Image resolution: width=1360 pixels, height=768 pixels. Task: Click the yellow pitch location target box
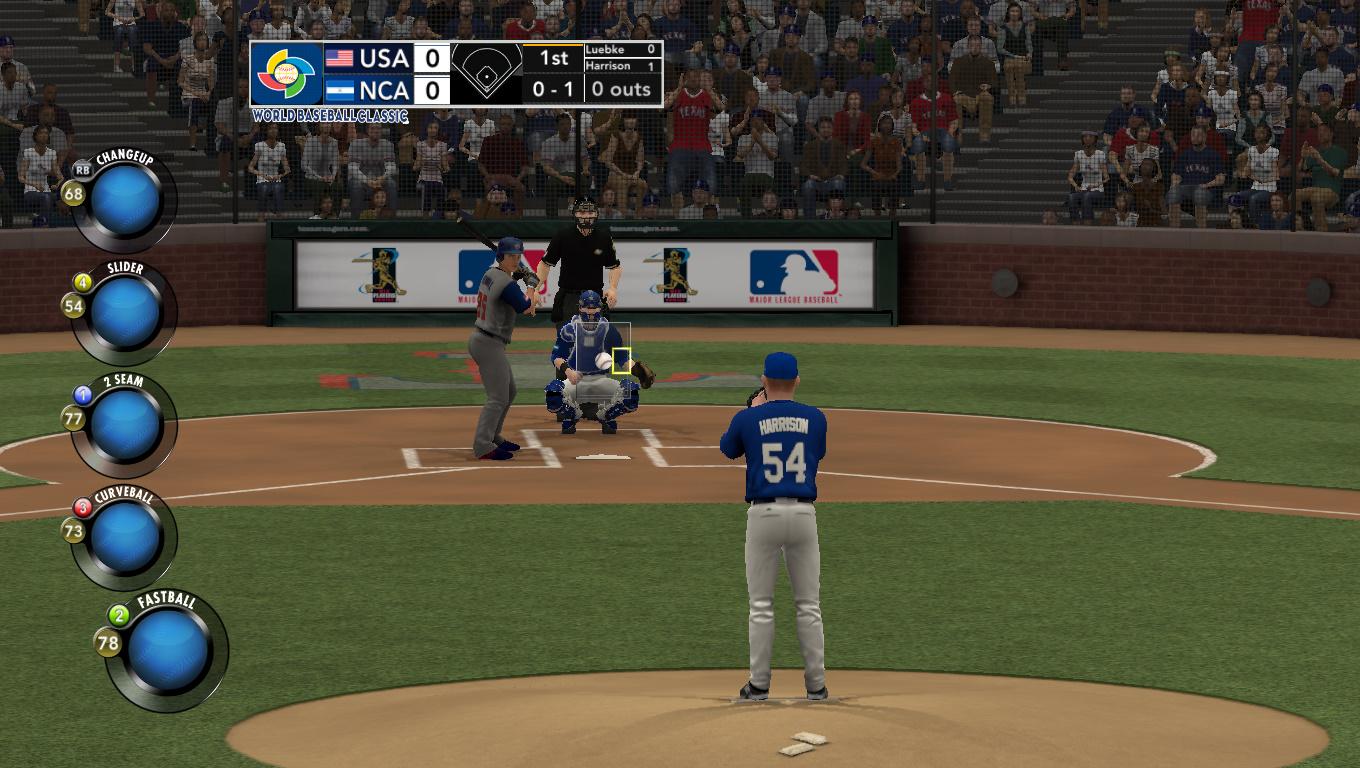[x=621, y=360]
